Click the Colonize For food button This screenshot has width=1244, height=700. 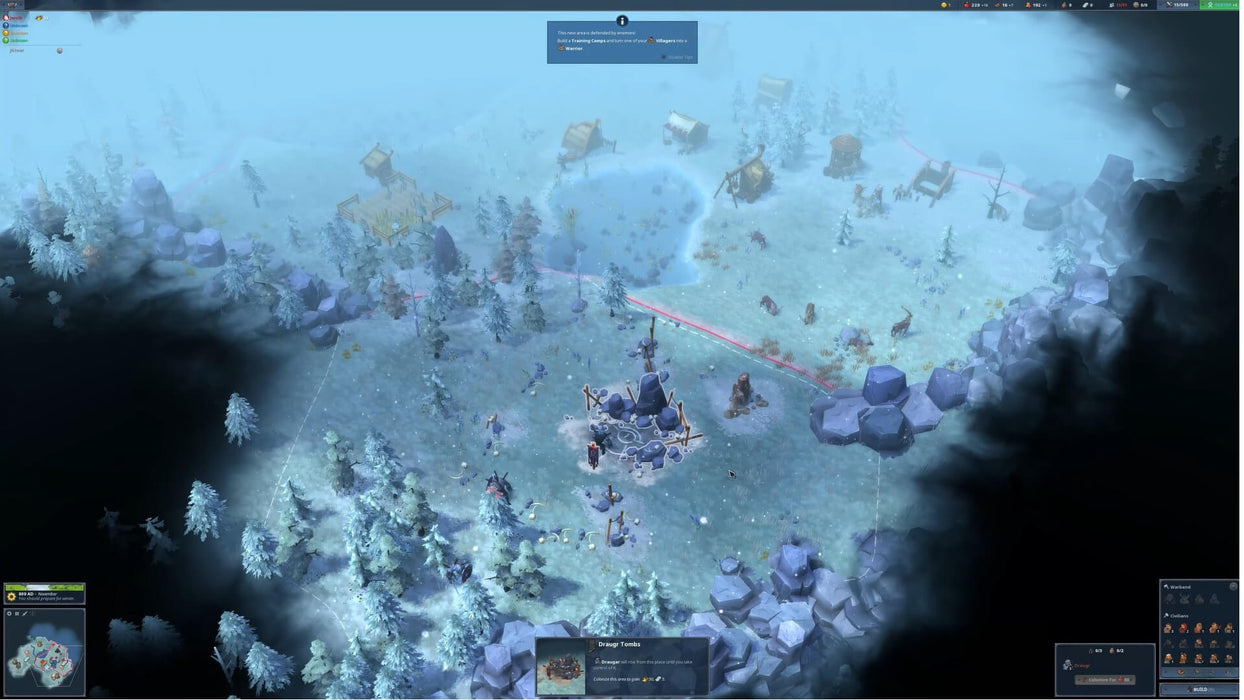pos(1104,680)
